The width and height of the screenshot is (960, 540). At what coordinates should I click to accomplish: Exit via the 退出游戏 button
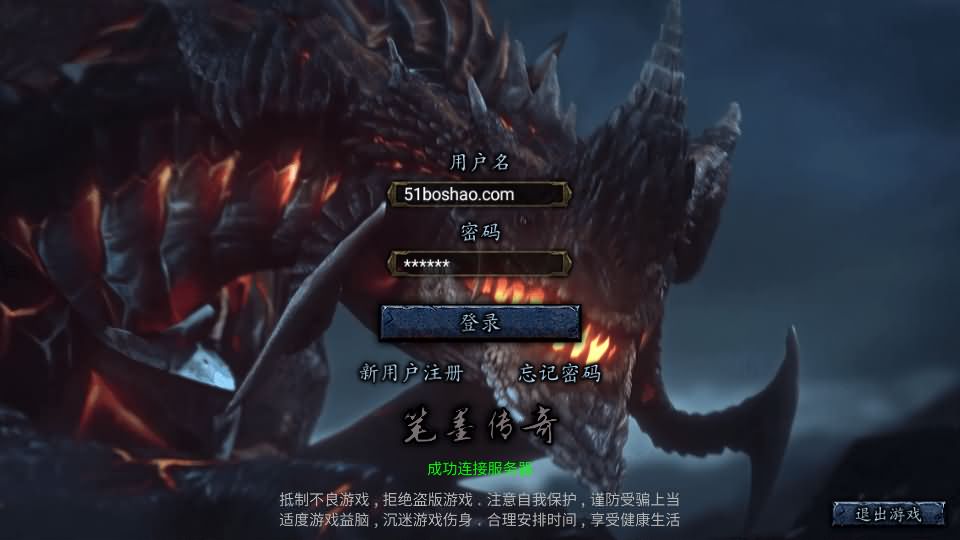888,514
